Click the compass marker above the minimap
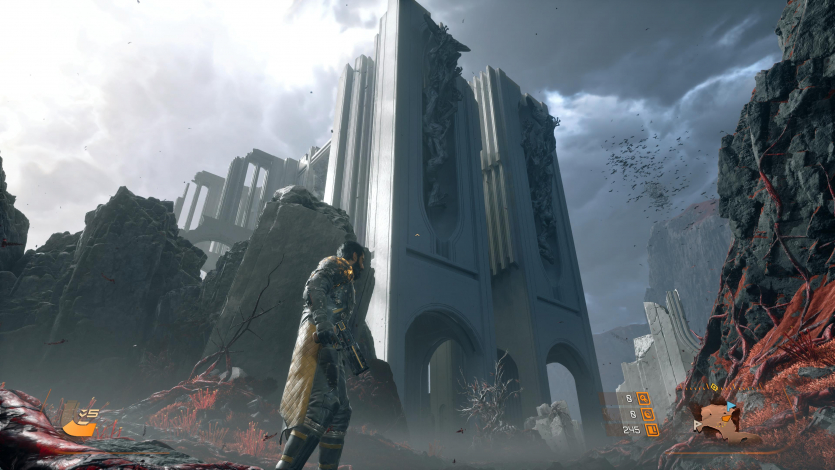835x470 pixels. (x=714, y=387)
